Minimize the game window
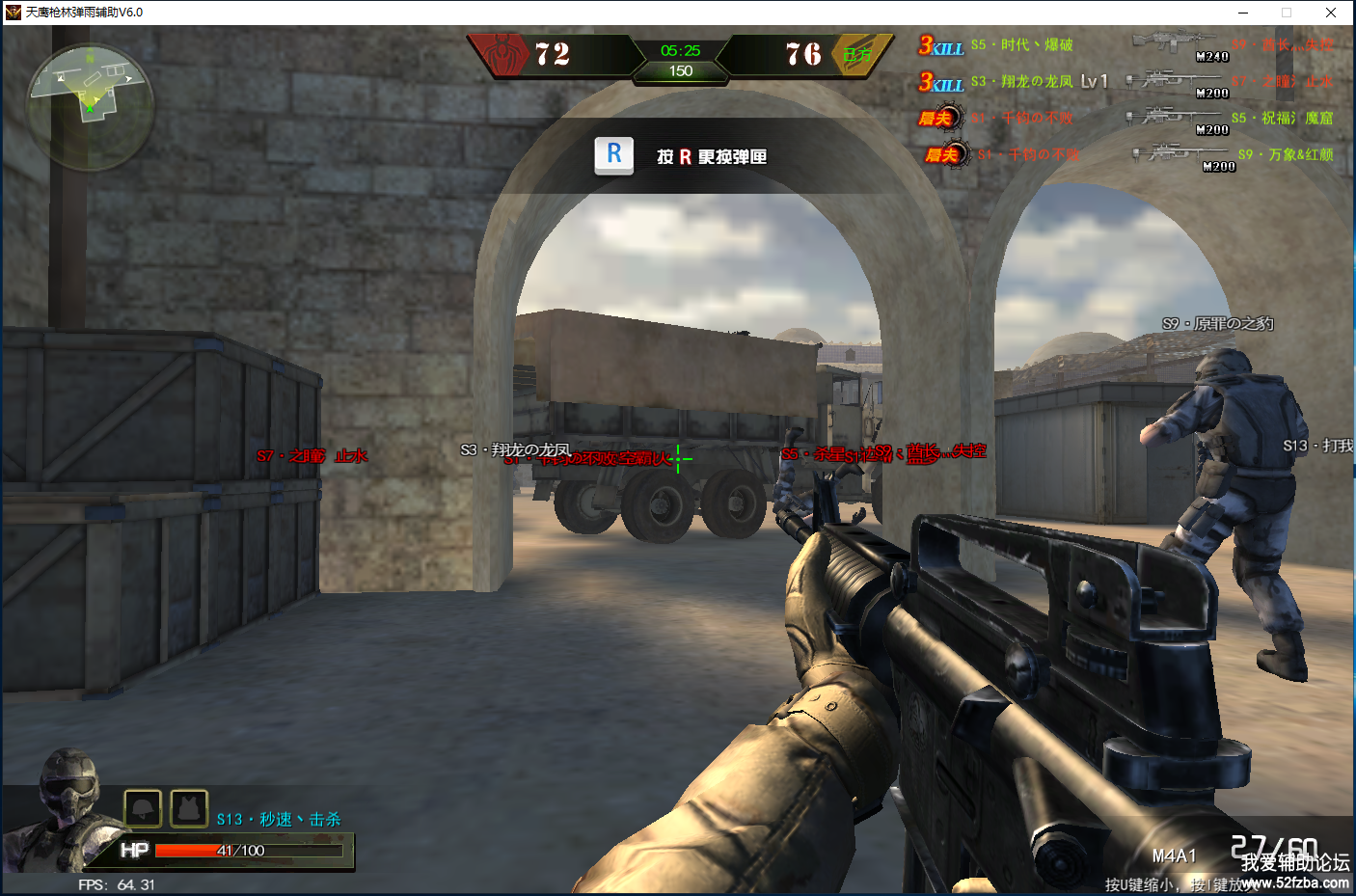This screenshot has width=1356, height=896. 1243,13
